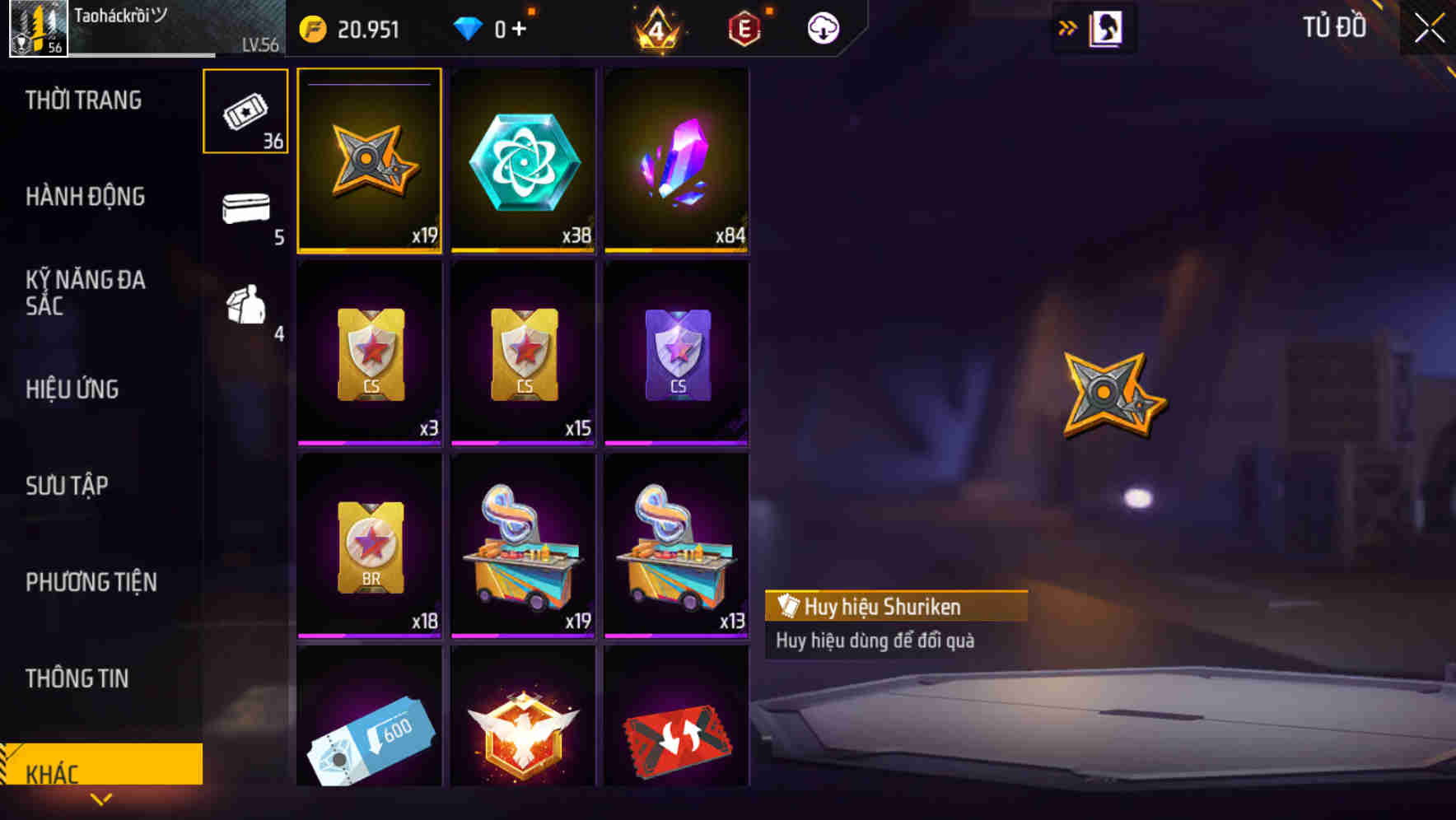The image size is (1456, 820).
Task: Select the teal universal fragment x38 token
Action: 523,161
